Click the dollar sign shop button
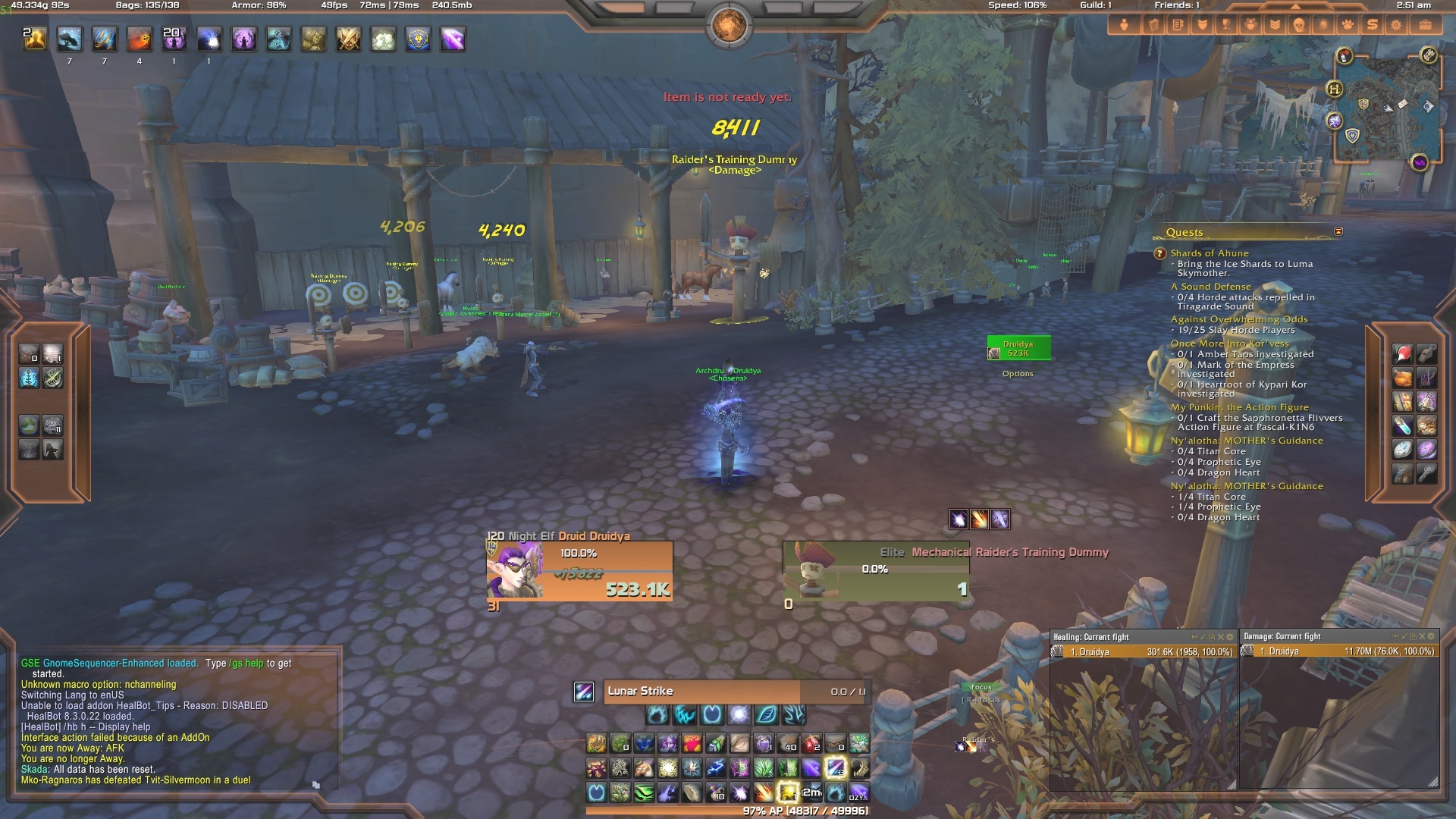This screenshot has width=1456, height=819. 1371,25
